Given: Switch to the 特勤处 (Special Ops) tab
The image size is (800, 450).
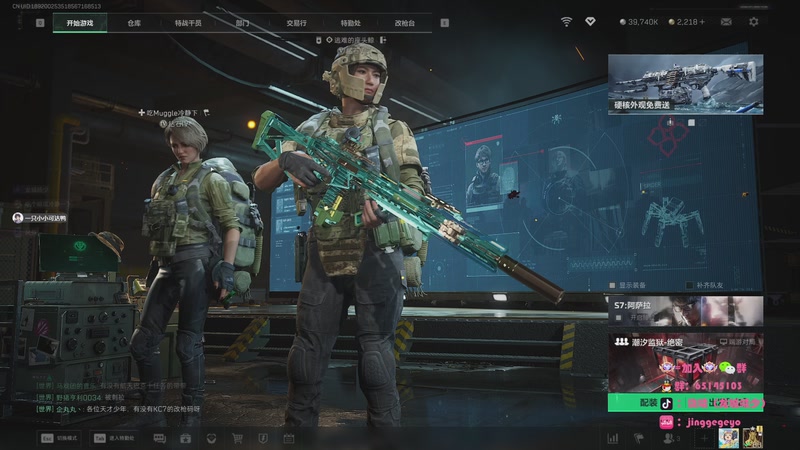Looking at the screenshot, I should tap(350, 22).
